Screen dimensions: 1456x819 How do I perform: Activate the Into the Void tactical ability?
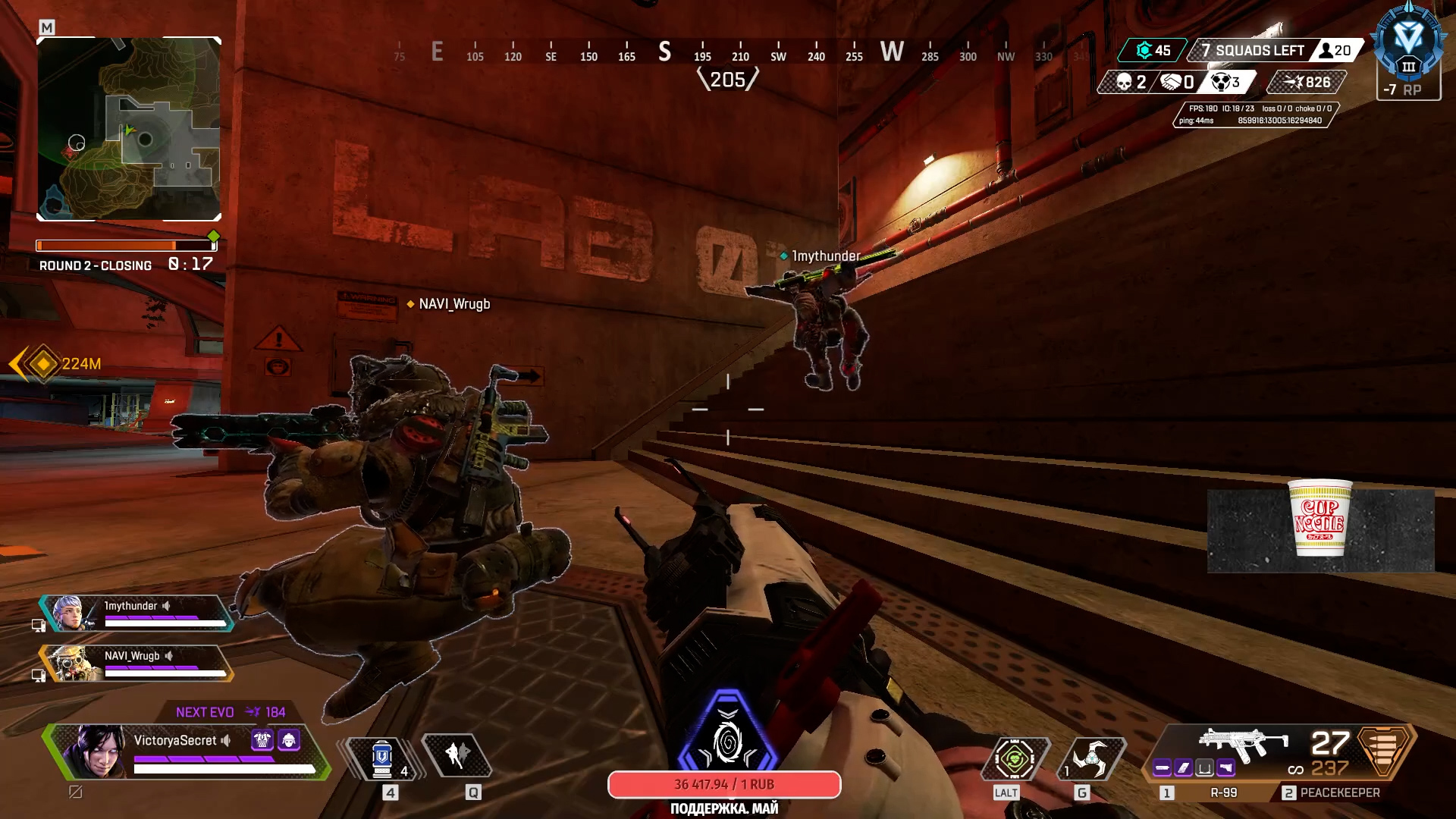pos(457,755)
